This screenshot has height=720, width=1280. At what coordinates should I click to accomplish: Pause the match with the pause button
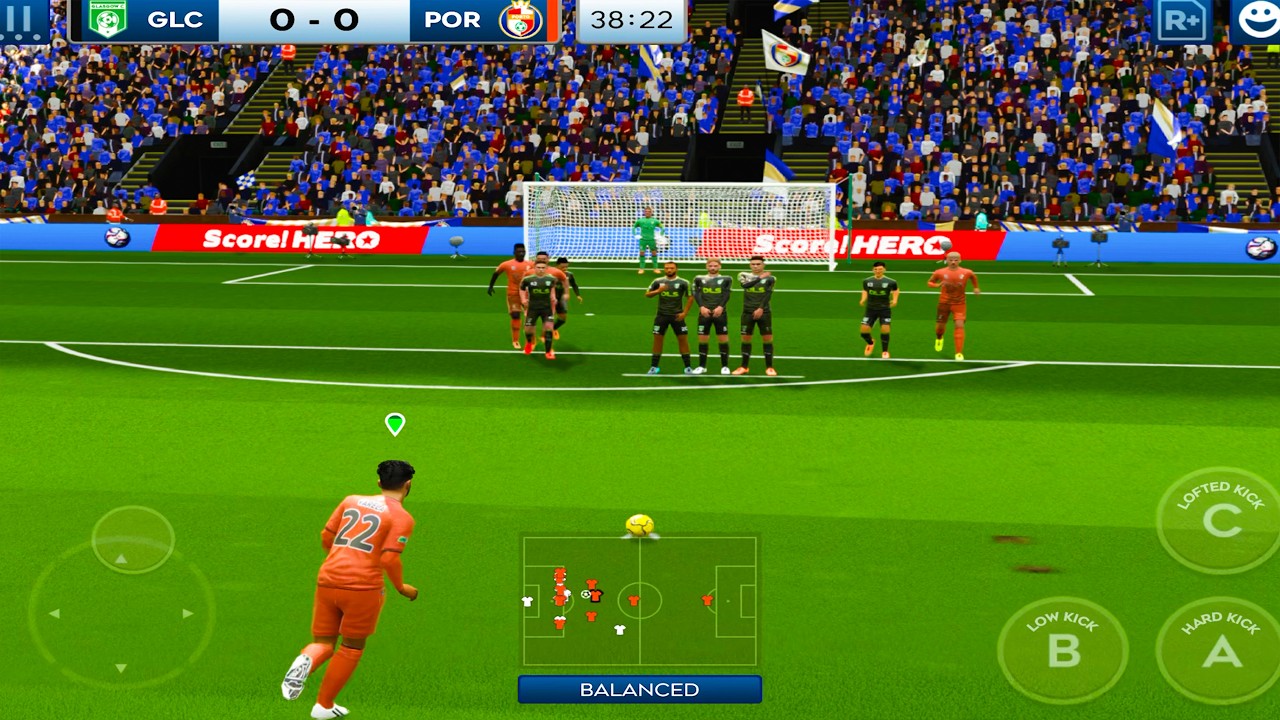(x=22, y=20)
